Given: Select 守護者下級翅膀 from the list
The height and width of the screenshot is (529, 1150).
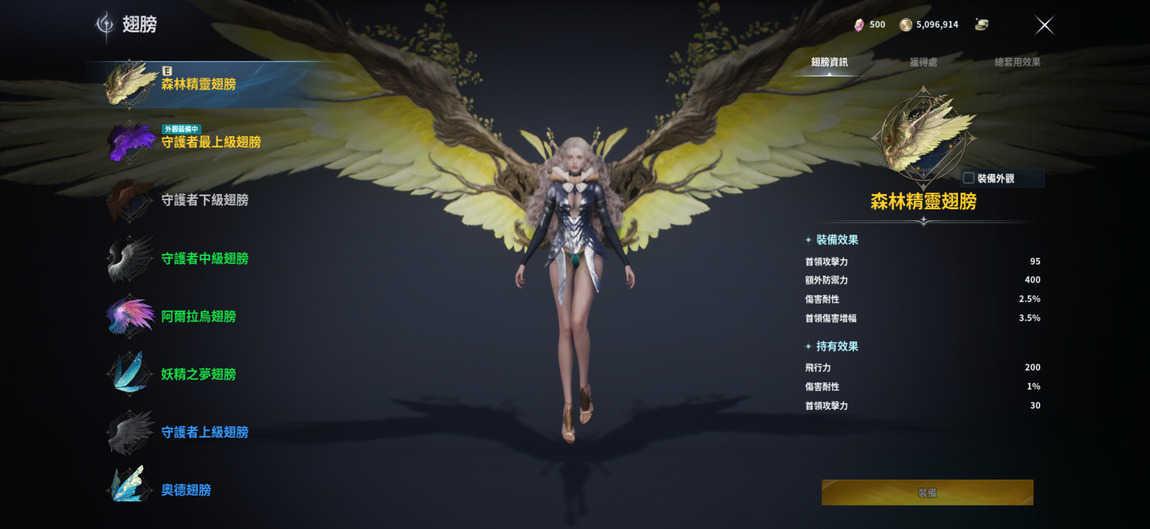Looking at the screenshot, I should (204, 200).
